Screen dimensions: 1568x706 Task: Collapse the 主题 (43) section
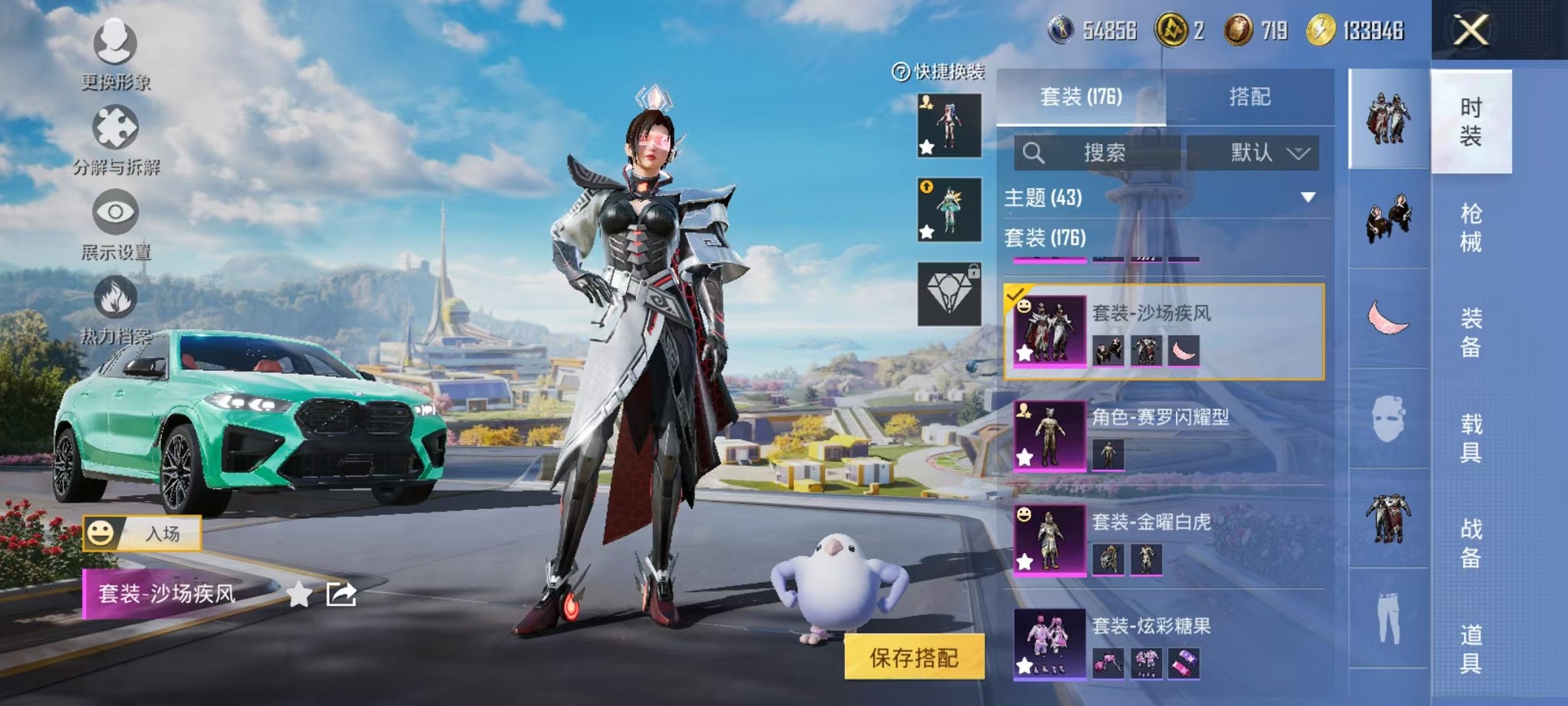(x=1307, y=197)
